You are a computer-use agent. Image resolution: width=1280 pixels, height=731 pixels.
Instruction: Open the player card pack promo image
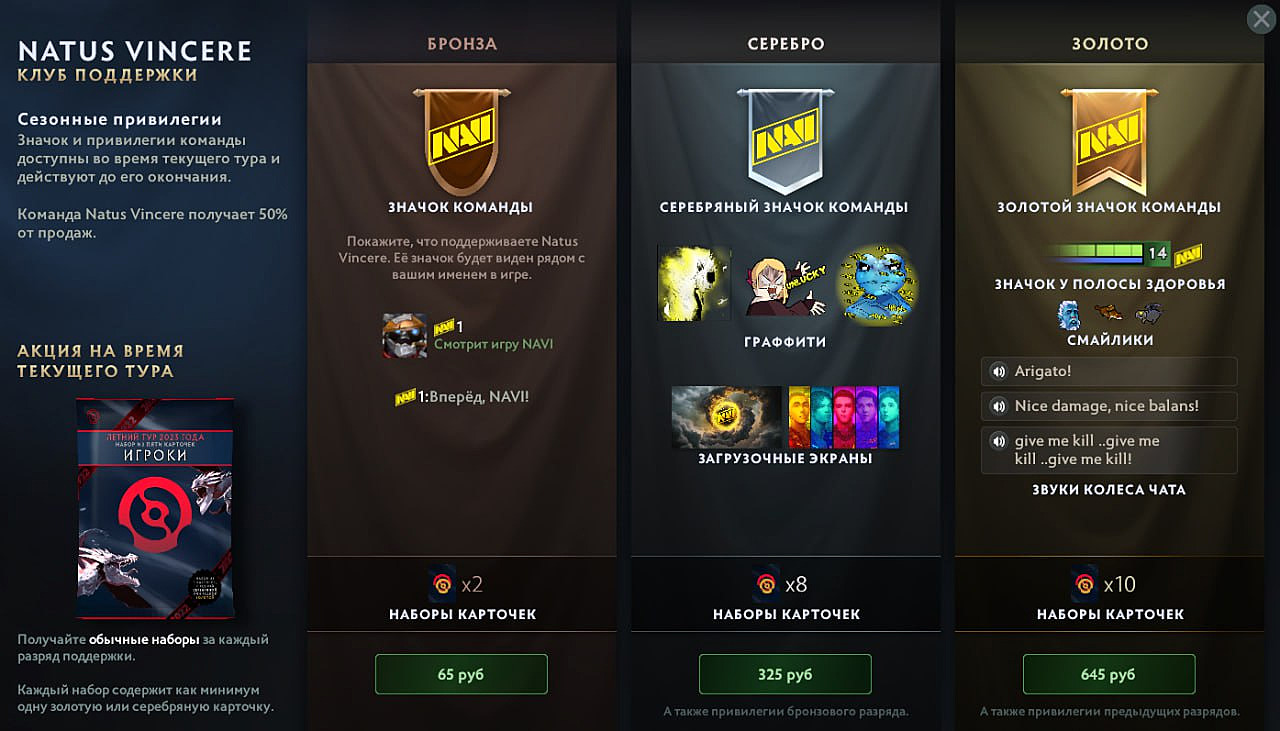click(x=155, y=507)
